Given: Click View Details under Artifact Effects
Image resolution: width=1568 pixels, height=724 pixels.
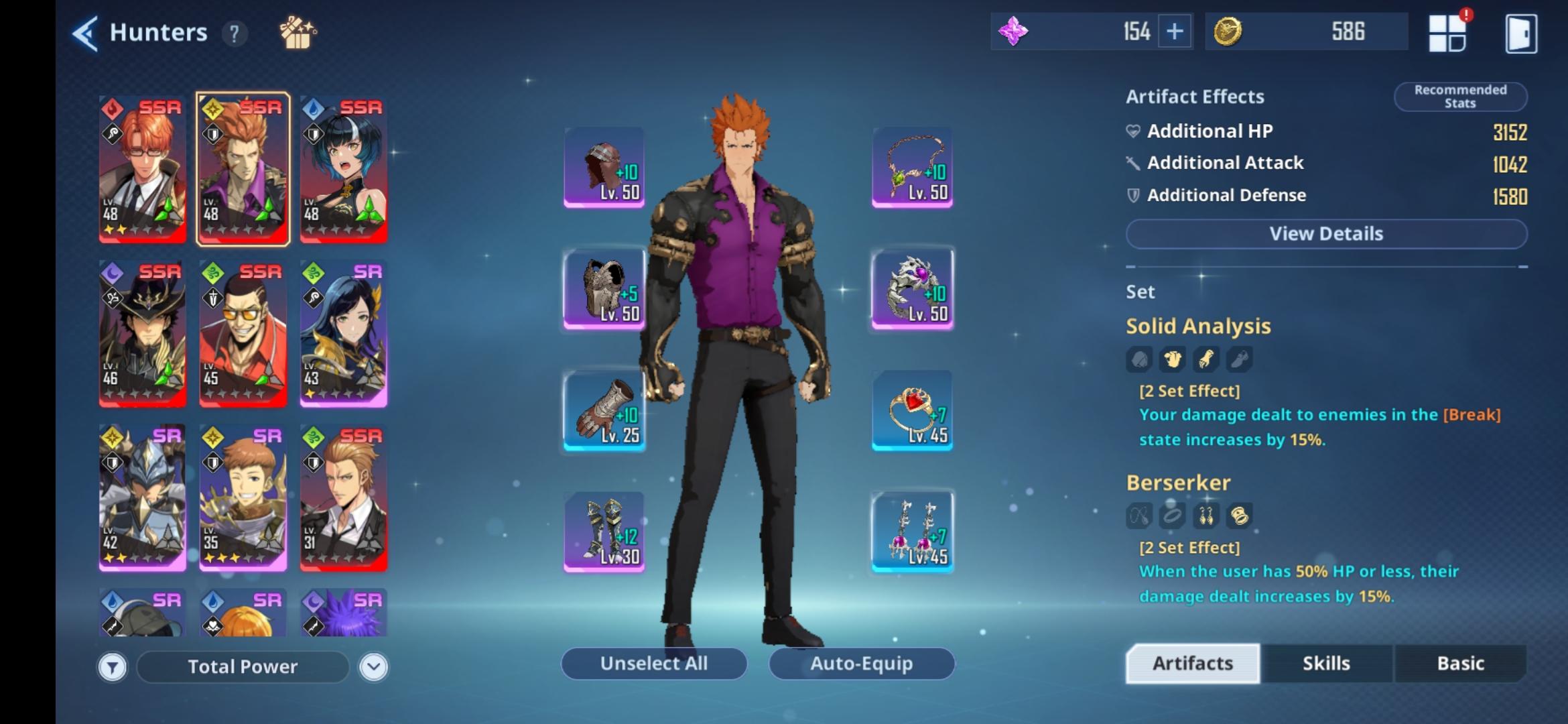Looking at the screenshot, I should point(1326,233).
